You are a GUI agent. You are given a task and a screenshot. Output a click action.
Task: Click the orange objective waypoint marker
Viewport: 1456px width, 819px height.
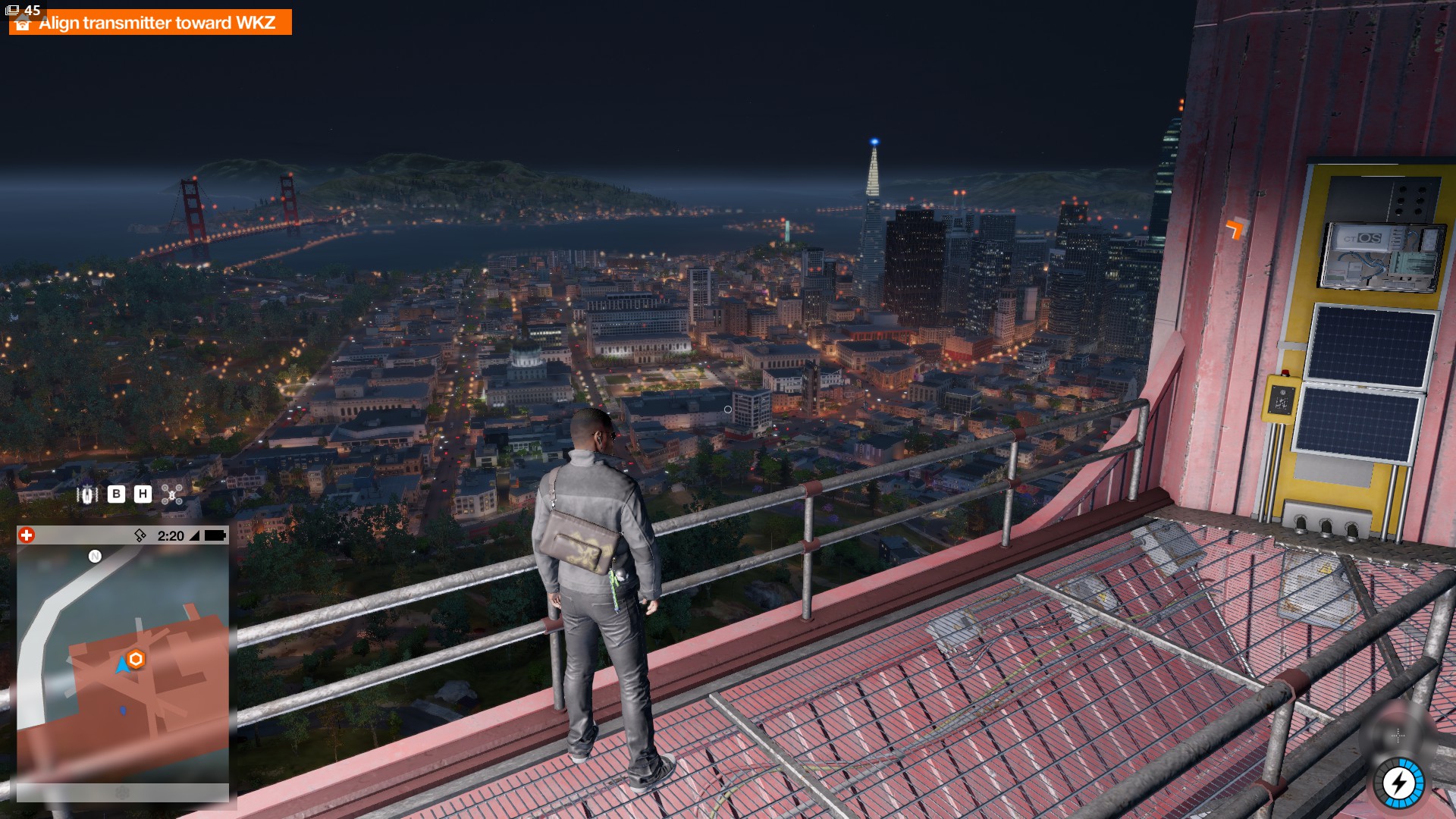coord(1237,227)
